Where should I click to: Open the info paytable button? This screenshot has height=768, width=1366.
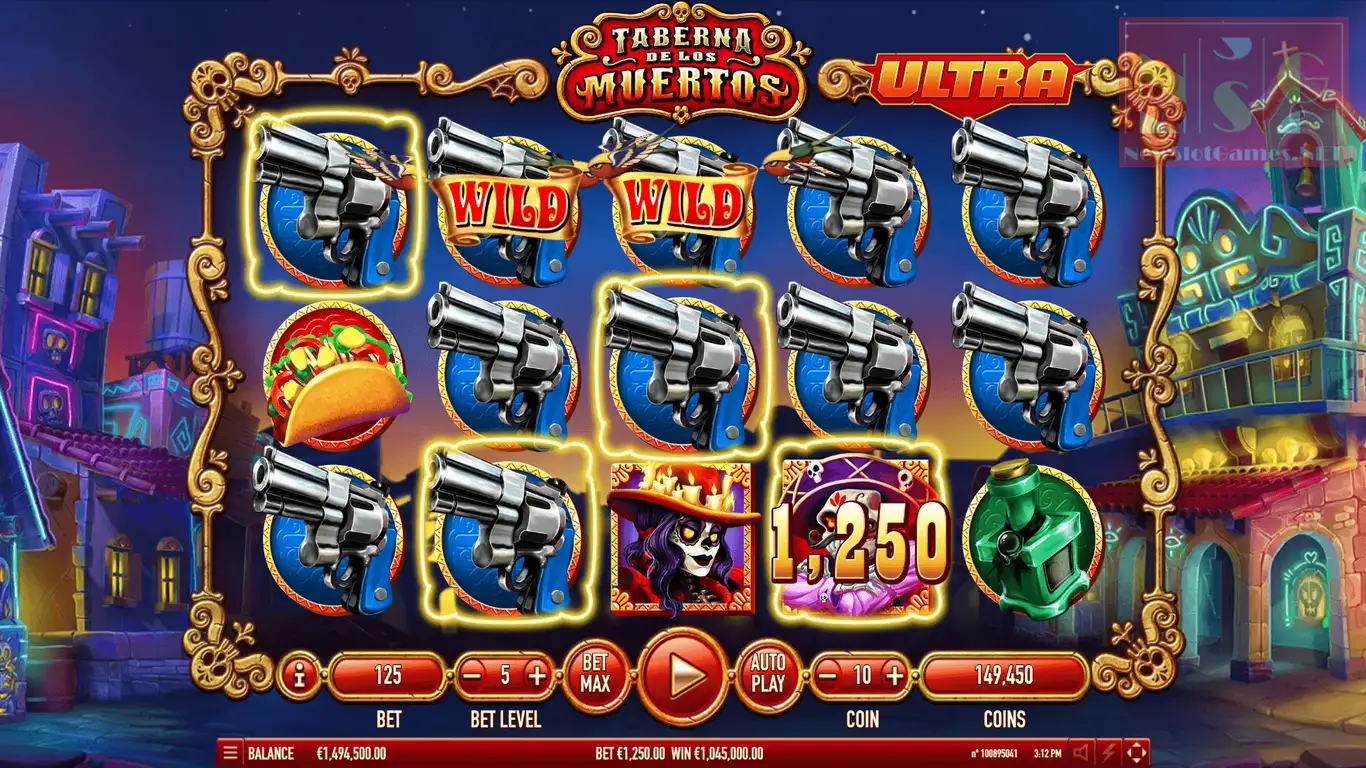coord(298,676)
